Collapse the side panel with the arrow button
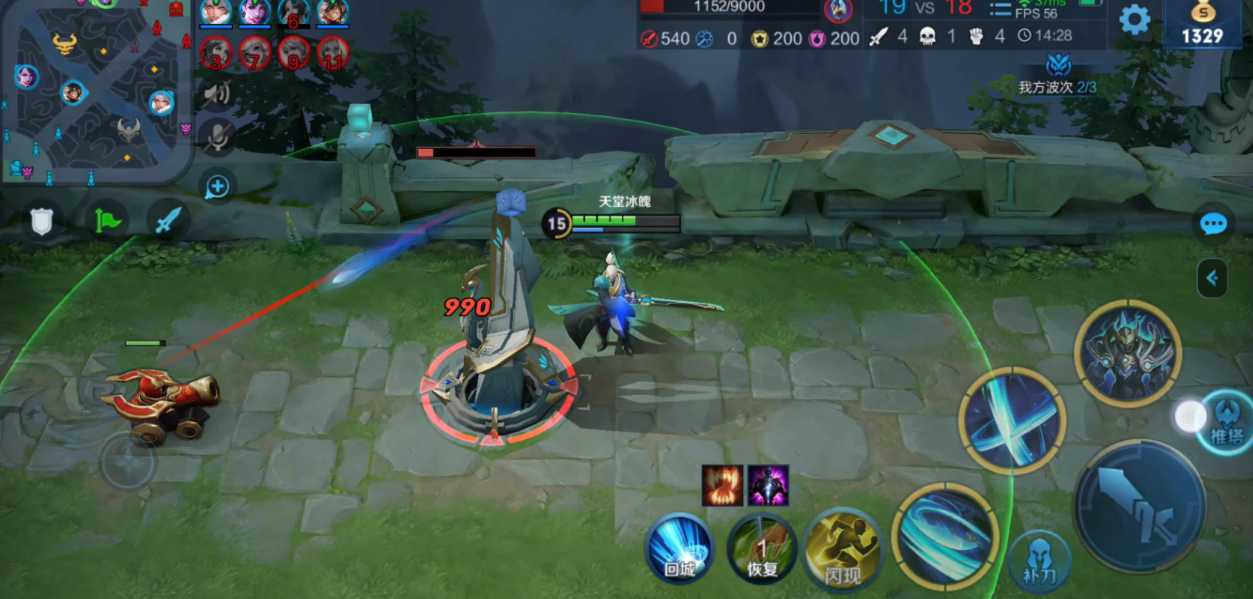 [1212, 278]
